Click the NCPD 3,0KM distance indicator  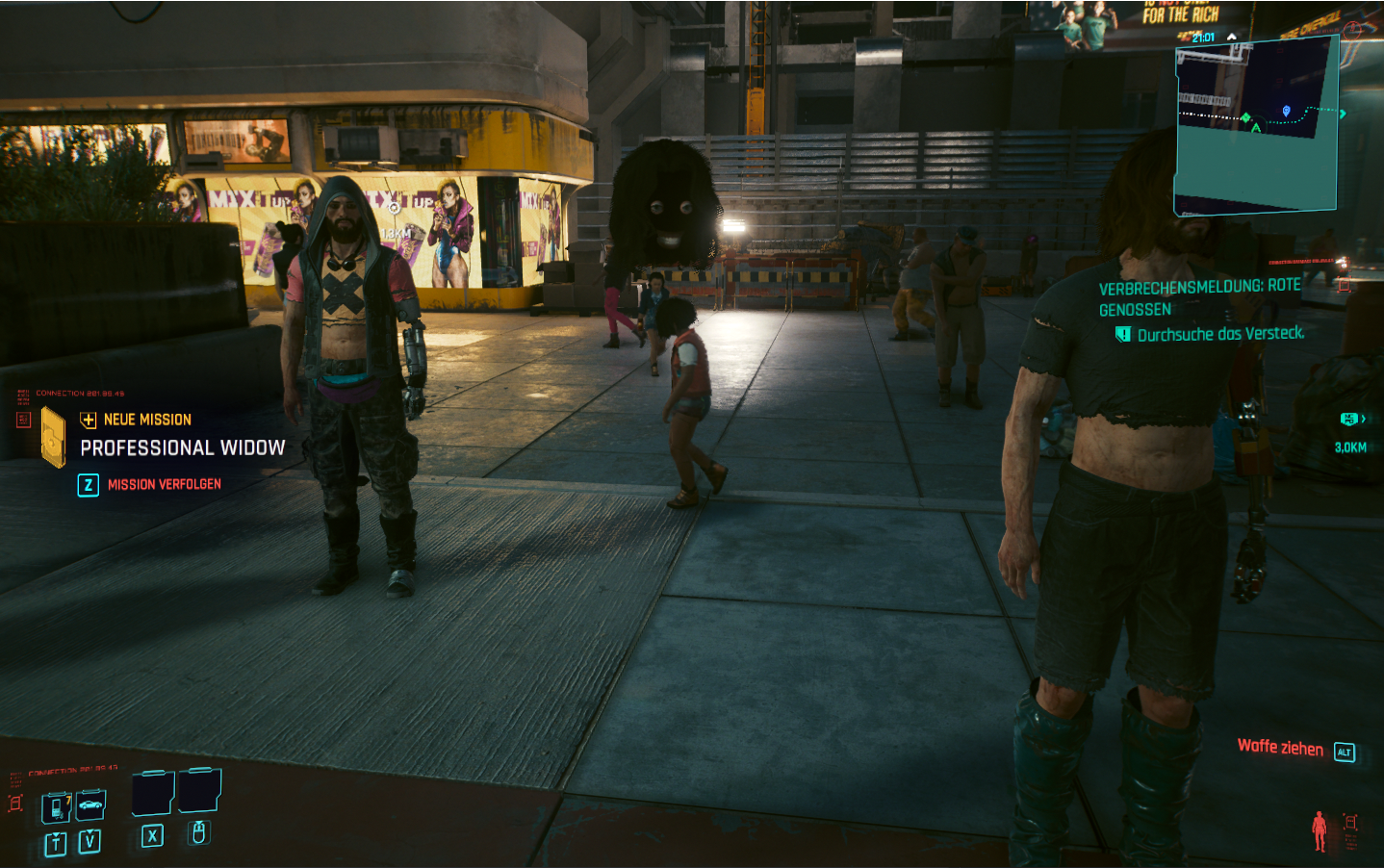[x=1350, y=447]
